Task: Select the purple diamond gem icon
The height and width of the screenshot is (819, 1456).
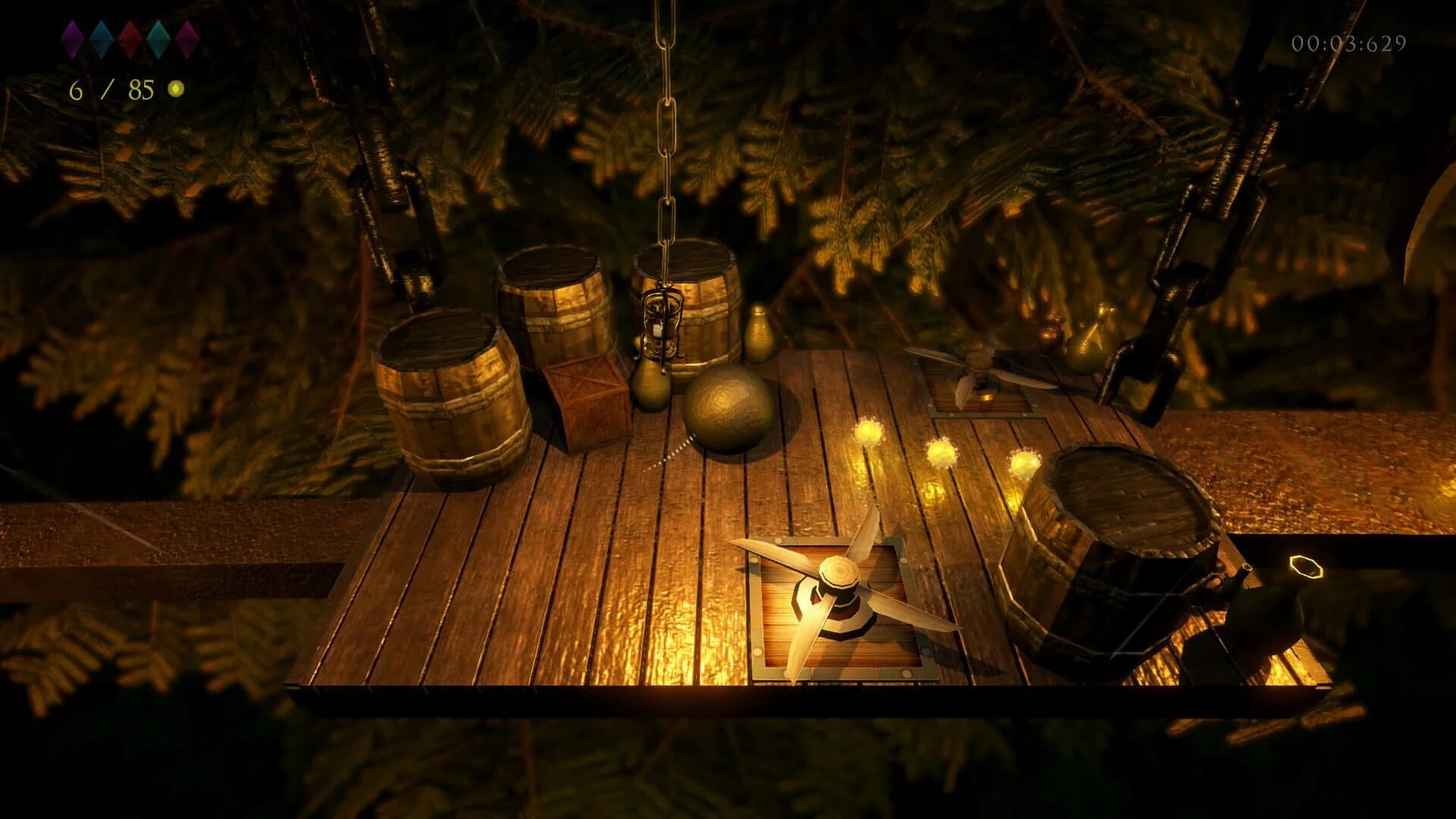Action: [72, 39]
